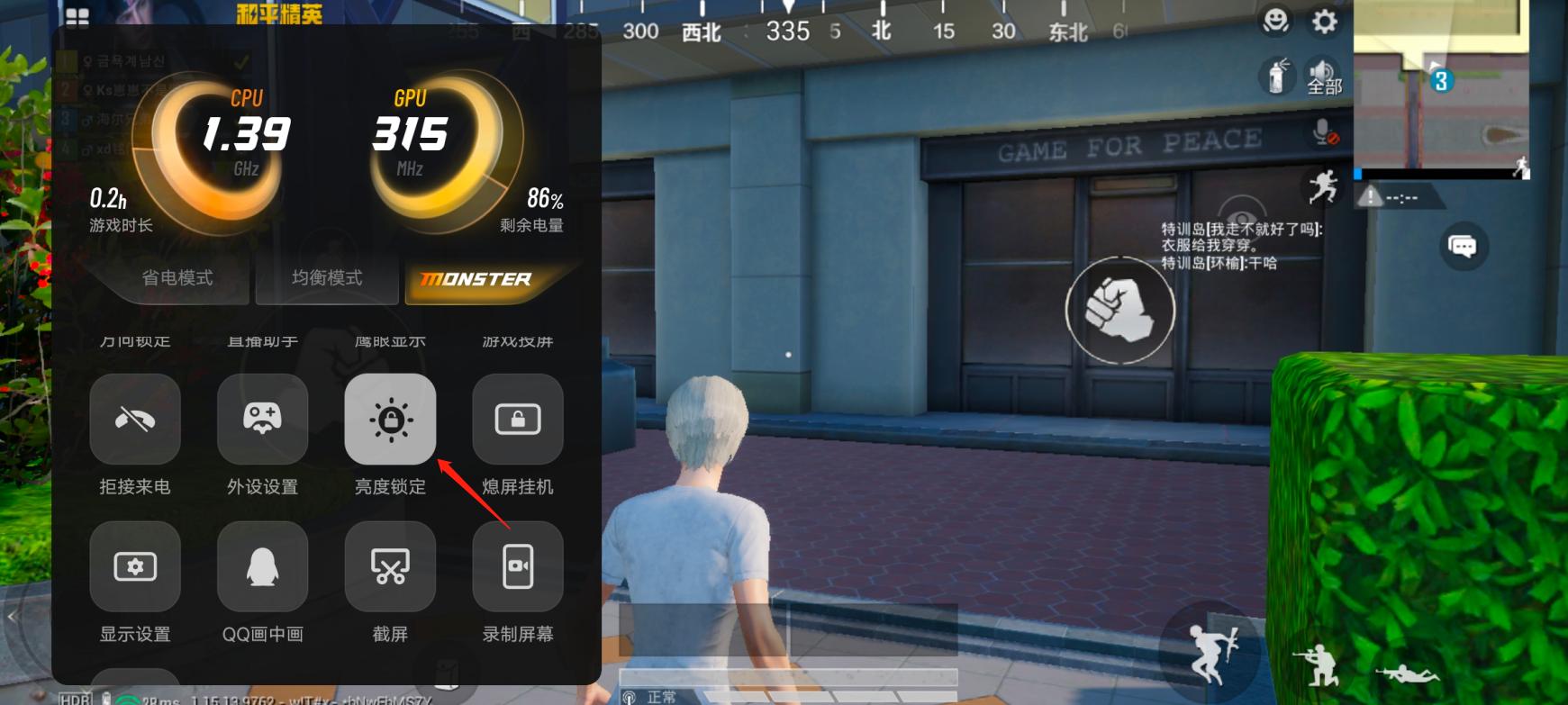Screen dimensions: 1568x705
Task: Open 外设设置 peripheral settings
Action: click(x=262, y=420)
